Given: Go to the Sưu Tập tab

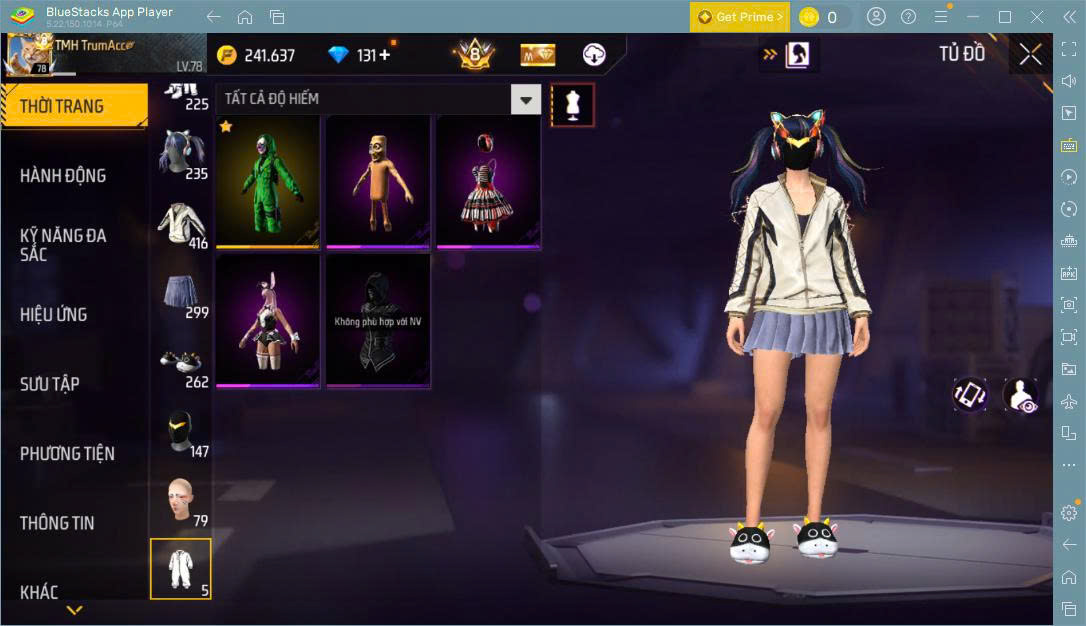Looking at the screenshot, I should [x=50, y=384].
